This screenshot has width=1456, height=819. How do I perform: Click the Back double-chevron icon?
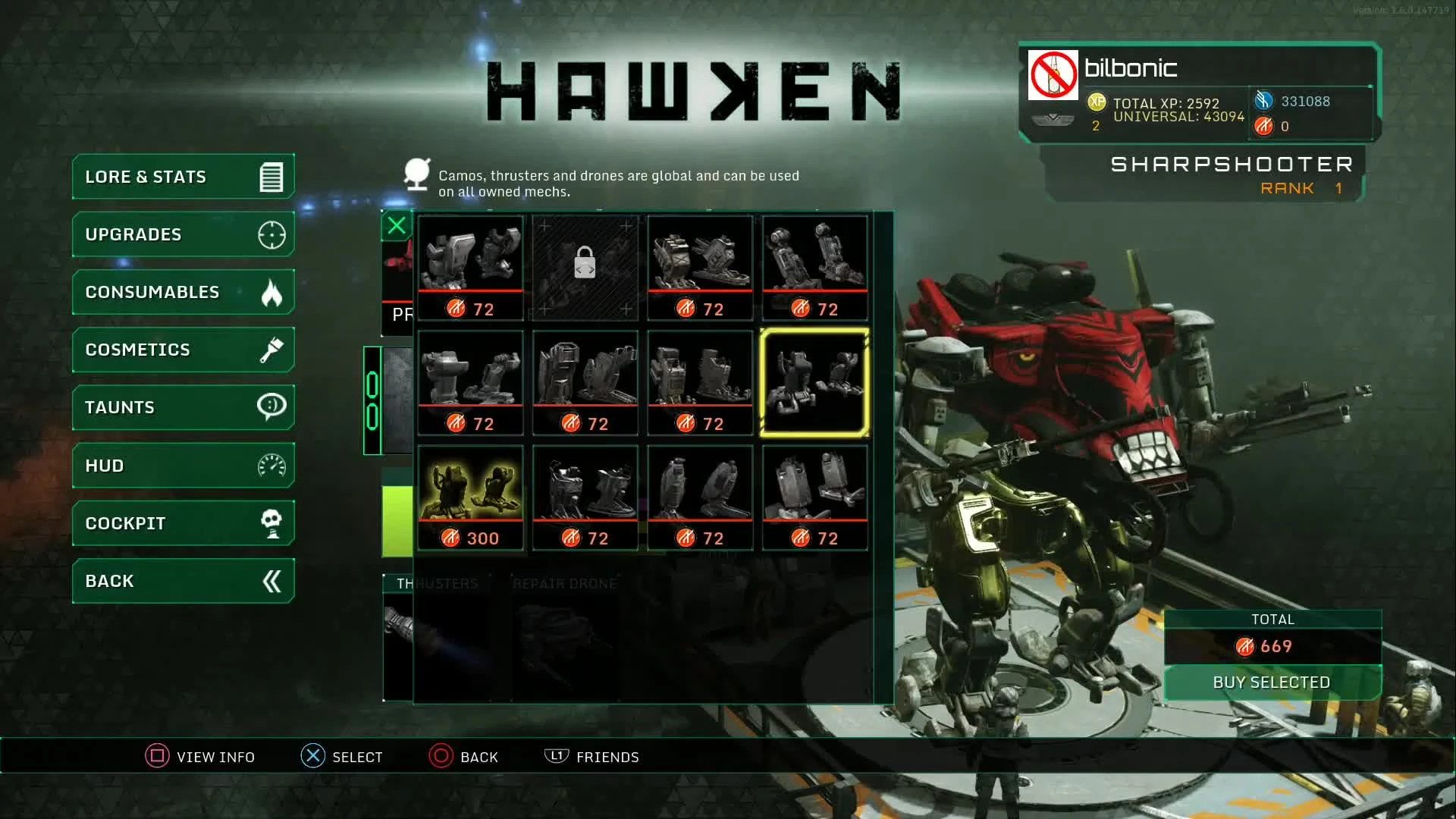coord(271,581)
